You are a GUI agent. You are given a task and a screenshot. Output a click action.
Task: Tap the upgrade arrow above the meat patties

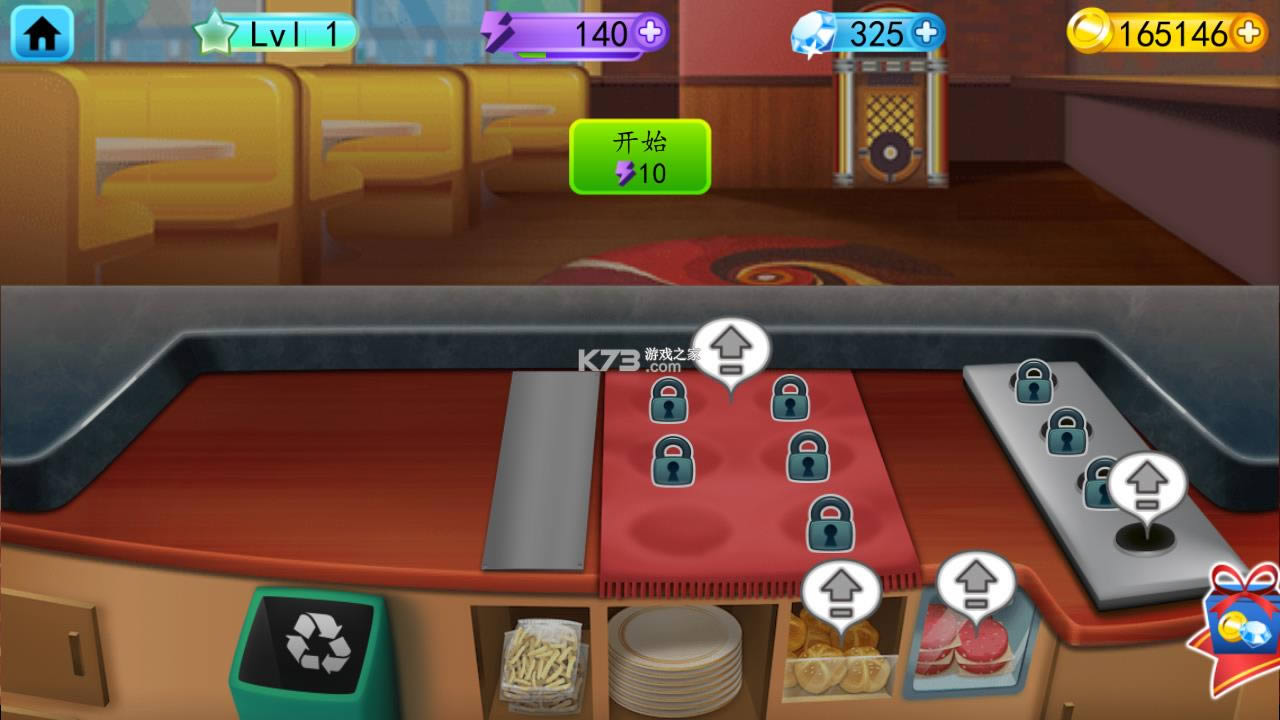[975, 582]
